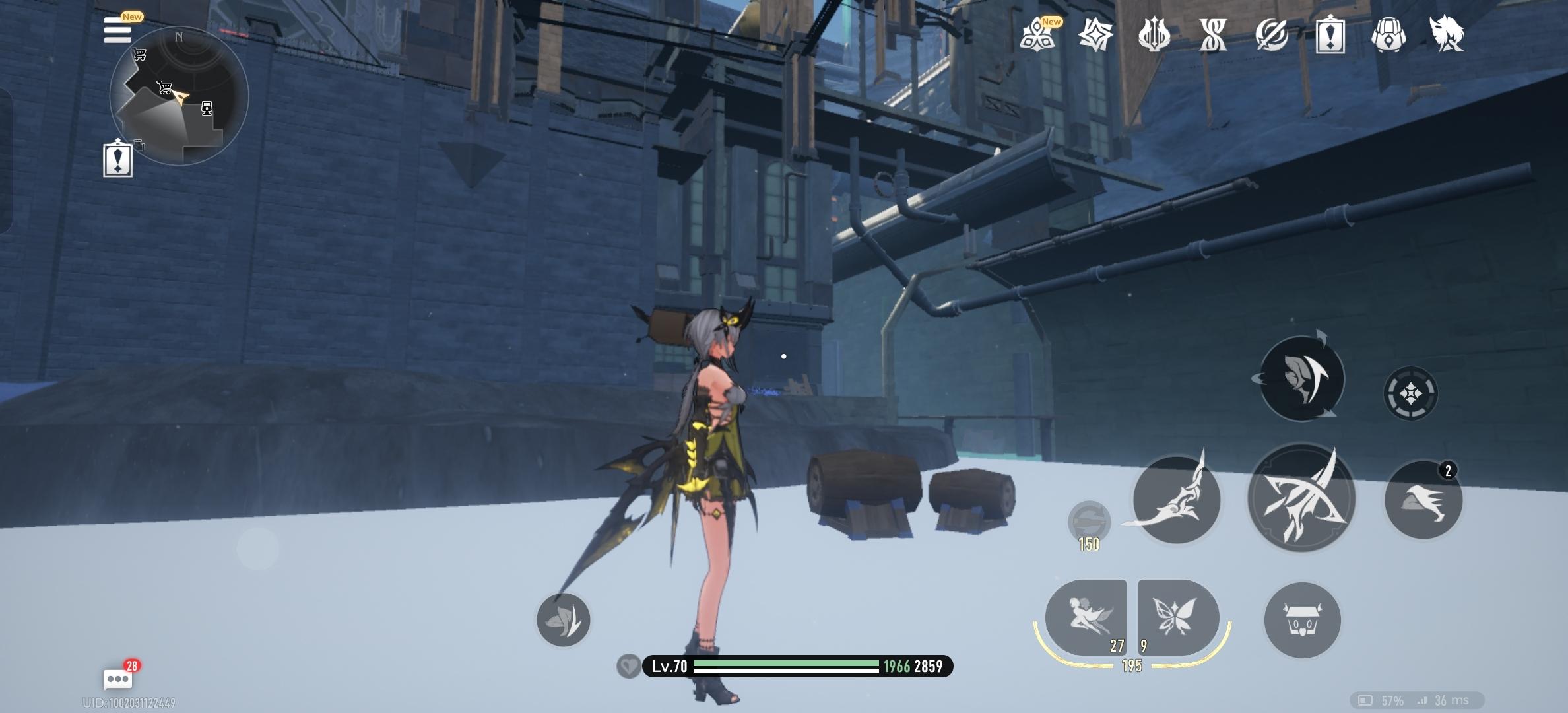Screen dimensions: 1568x713
Task: Activate the fairy duo skill
Action: tap(1086, 618)
